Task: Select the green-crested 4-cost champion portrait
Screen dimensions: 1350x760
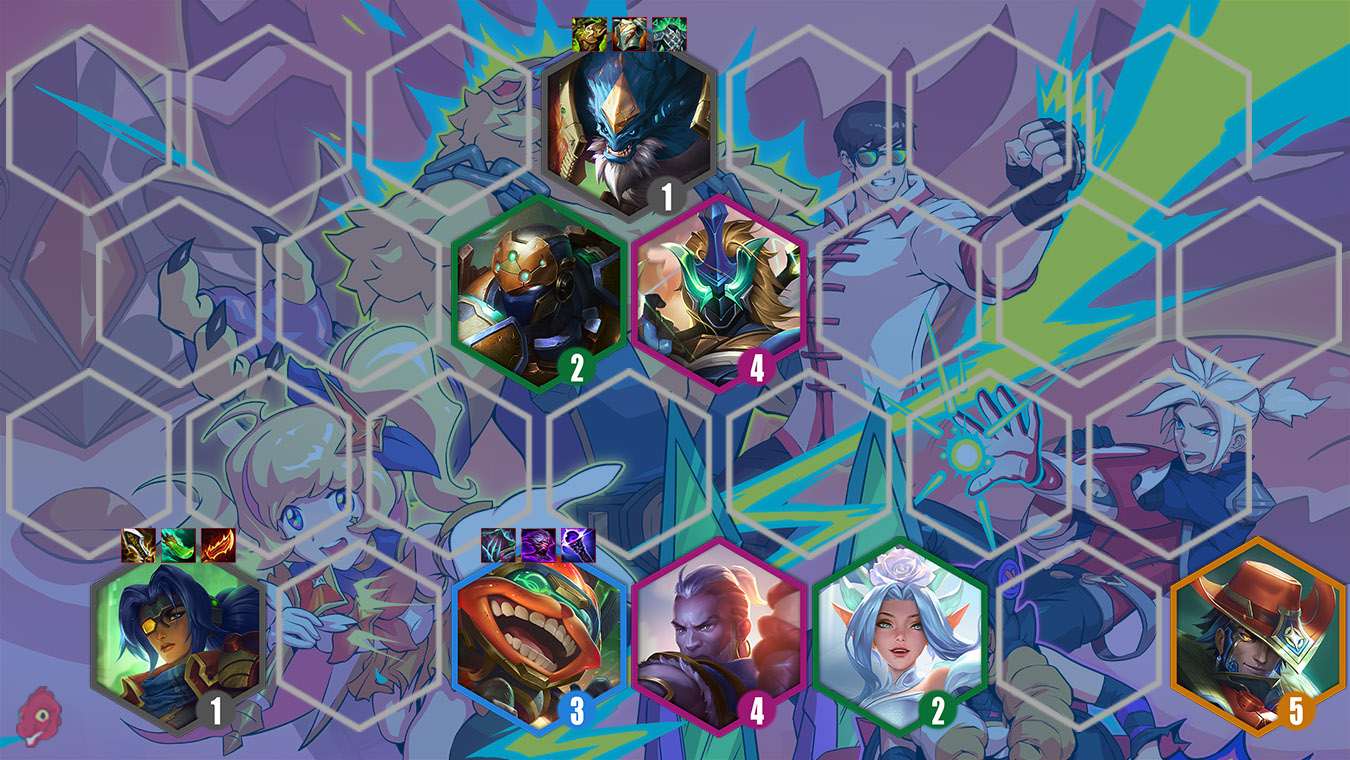Action: (724, 300)
